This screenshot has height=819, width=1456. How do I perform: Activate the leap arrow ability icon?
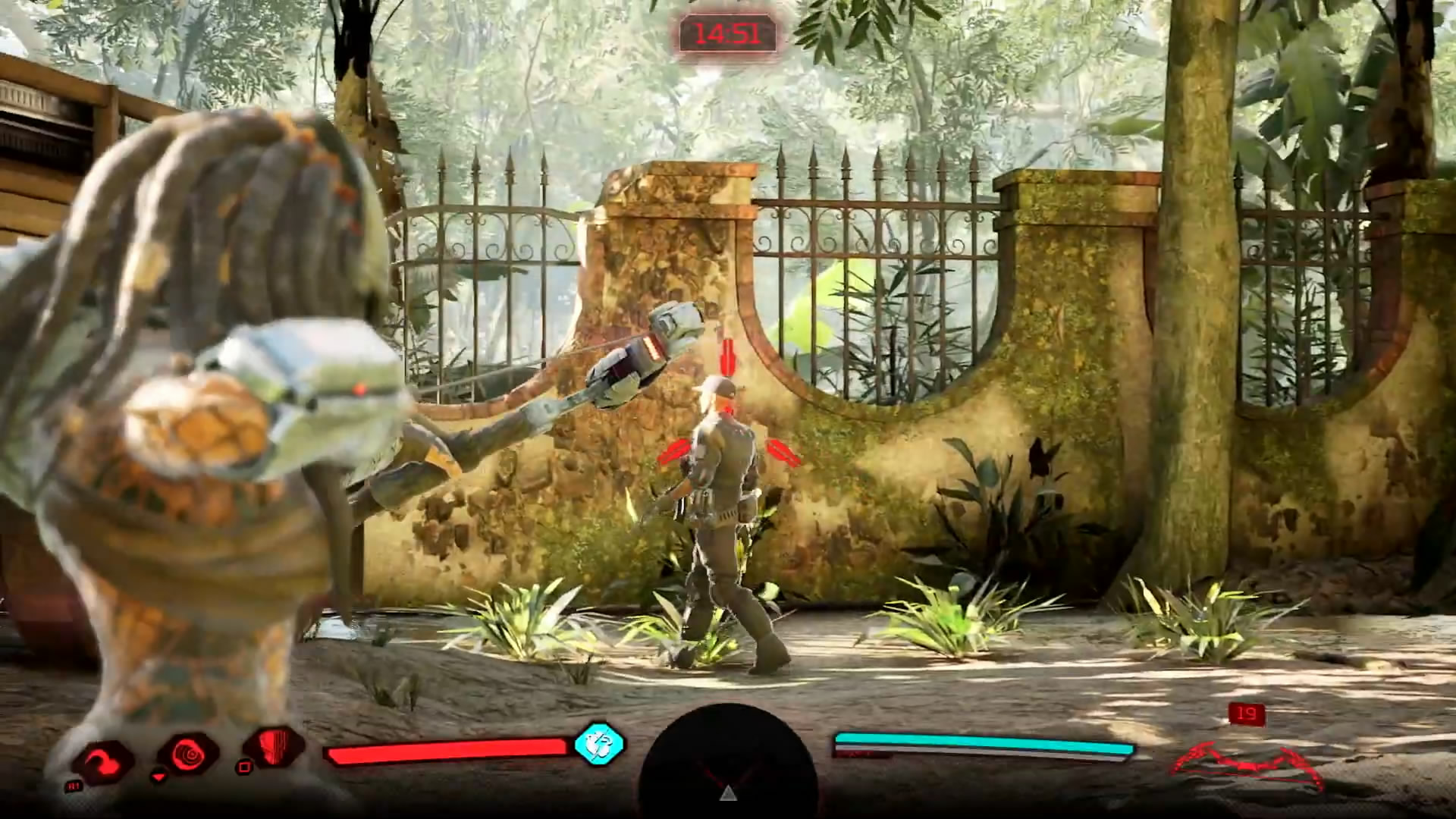[x=103, y=761]
